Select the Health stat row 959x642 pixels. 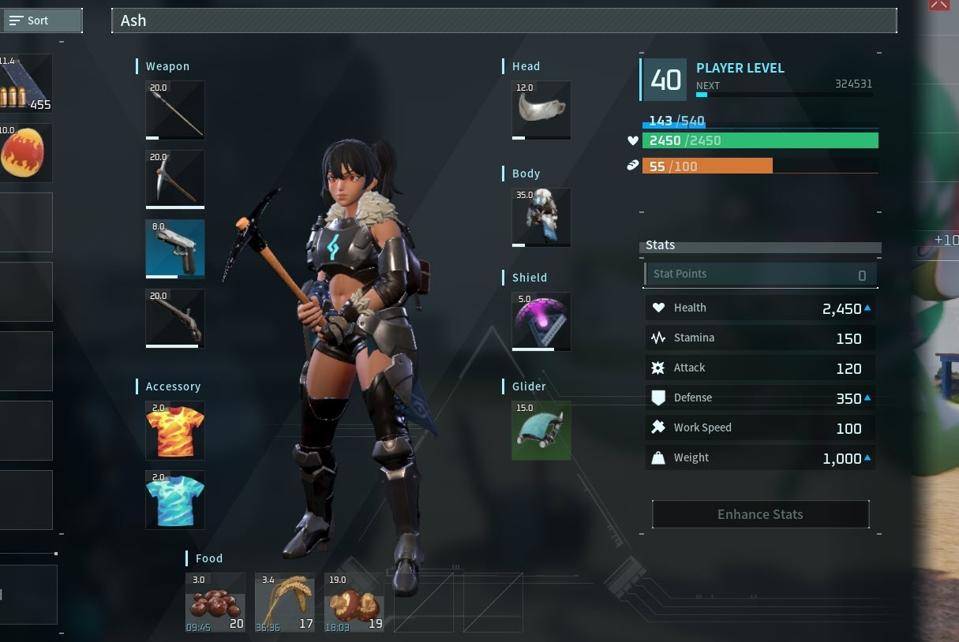tap(760, 308)
